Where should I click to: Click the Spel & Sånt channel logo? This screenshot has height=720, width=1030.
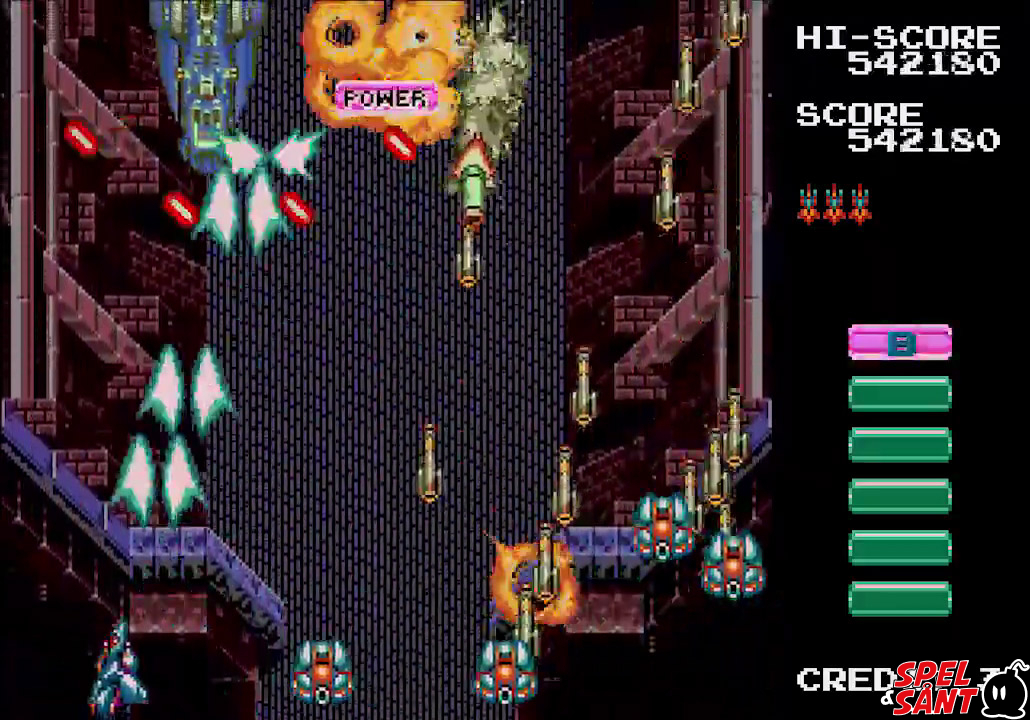tap(958, 687)
